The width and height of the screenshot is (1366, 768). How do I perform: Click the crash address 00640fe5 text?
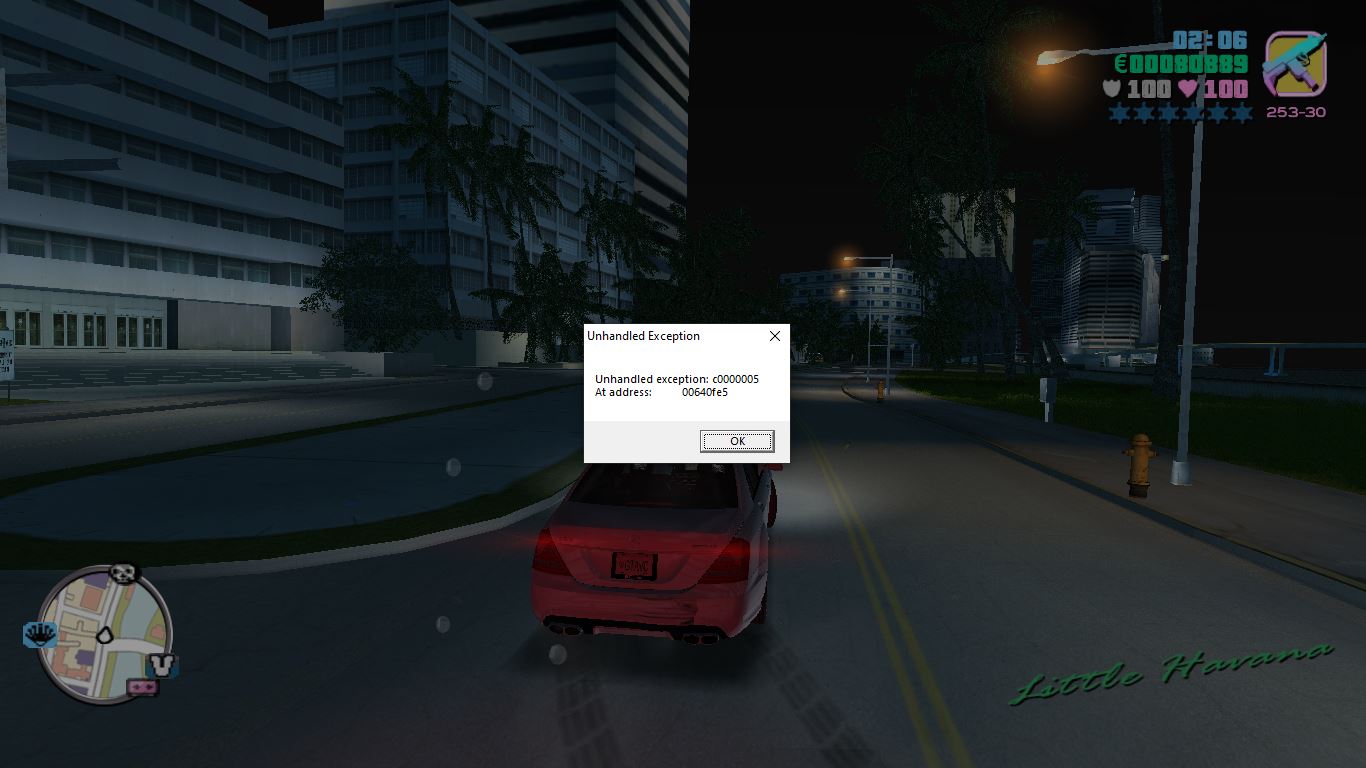coord(703,392)
